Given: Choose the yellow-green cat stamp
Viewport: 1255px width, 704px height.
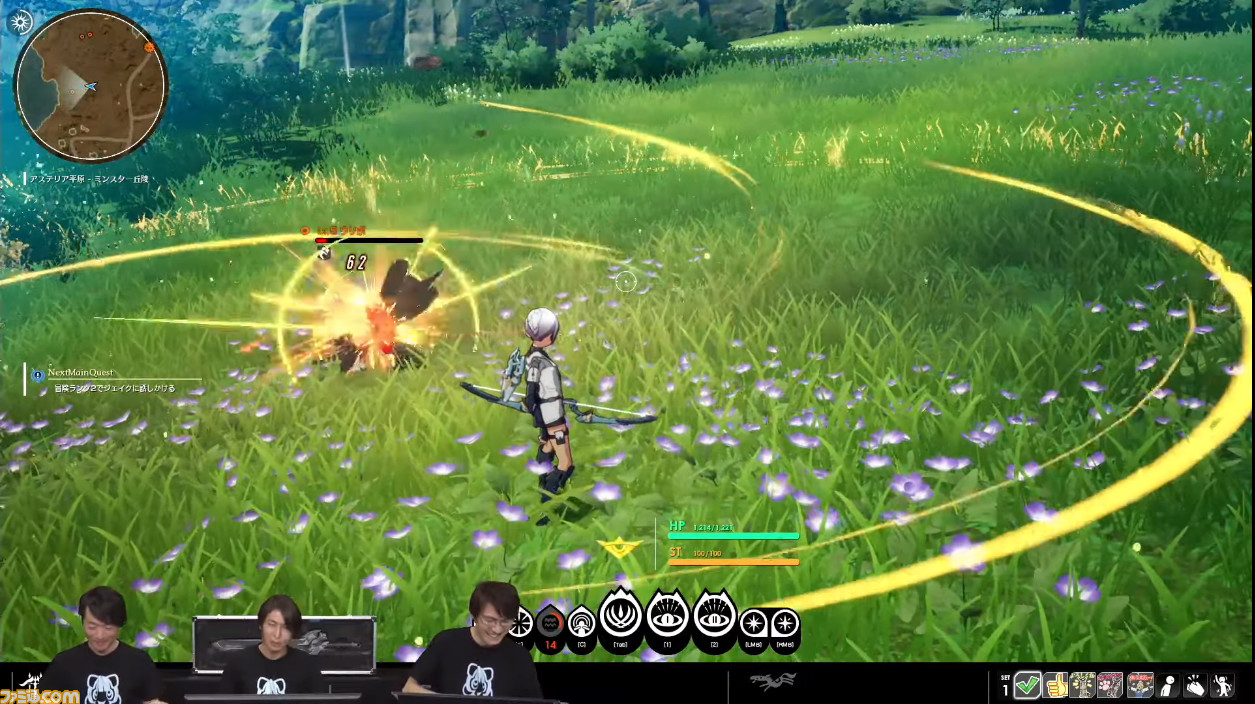Looking at the screenshot, I should point(1083,685).
